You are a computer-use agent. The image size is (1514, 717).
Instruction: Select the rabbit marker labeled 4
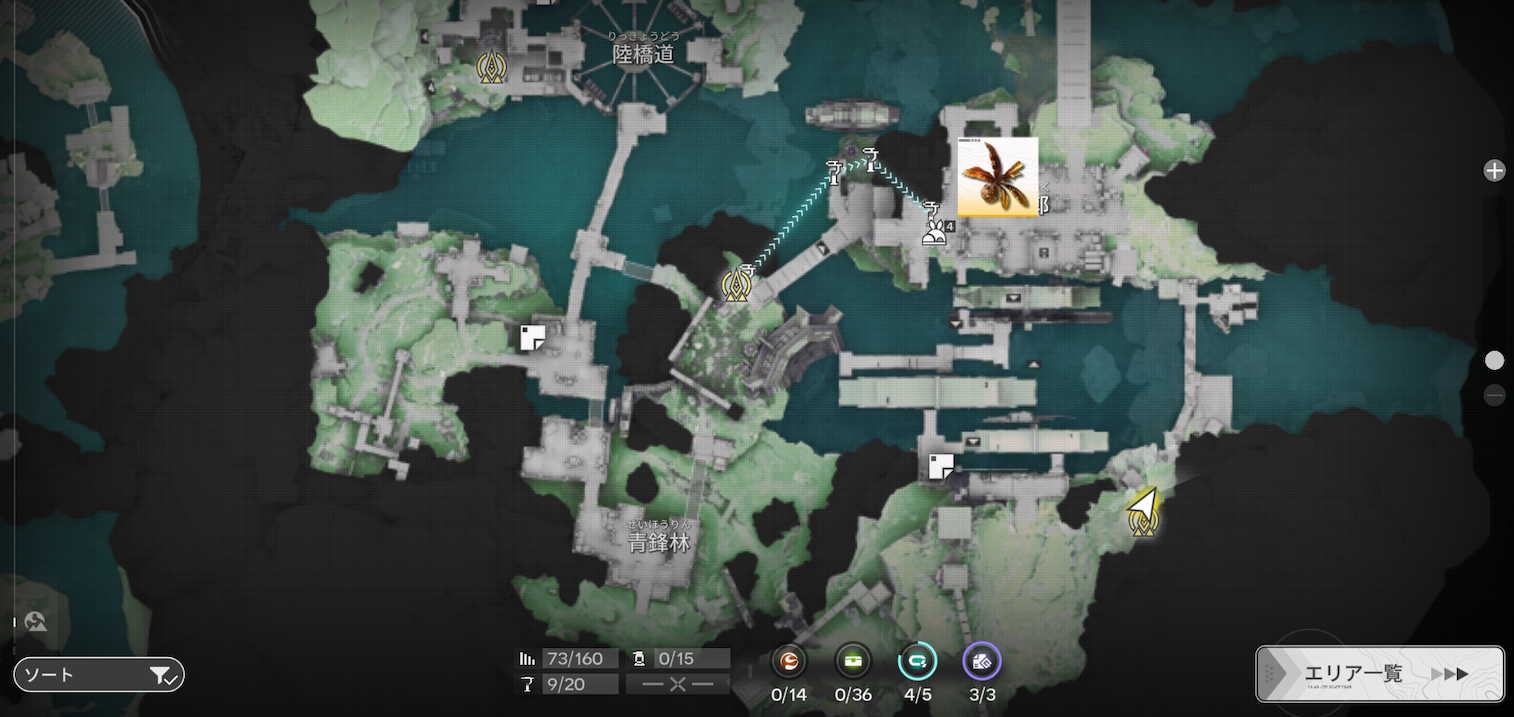point(933,236)
